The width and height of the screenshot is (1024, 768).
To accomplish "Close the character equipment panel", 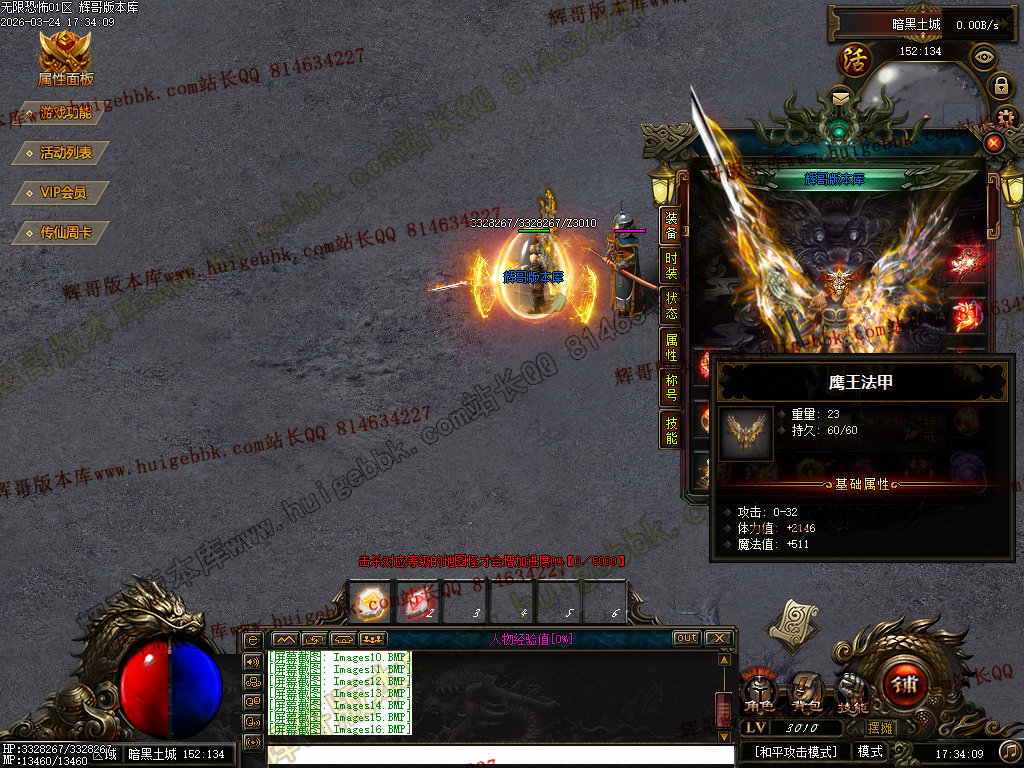I will click(x=993, y=143).
